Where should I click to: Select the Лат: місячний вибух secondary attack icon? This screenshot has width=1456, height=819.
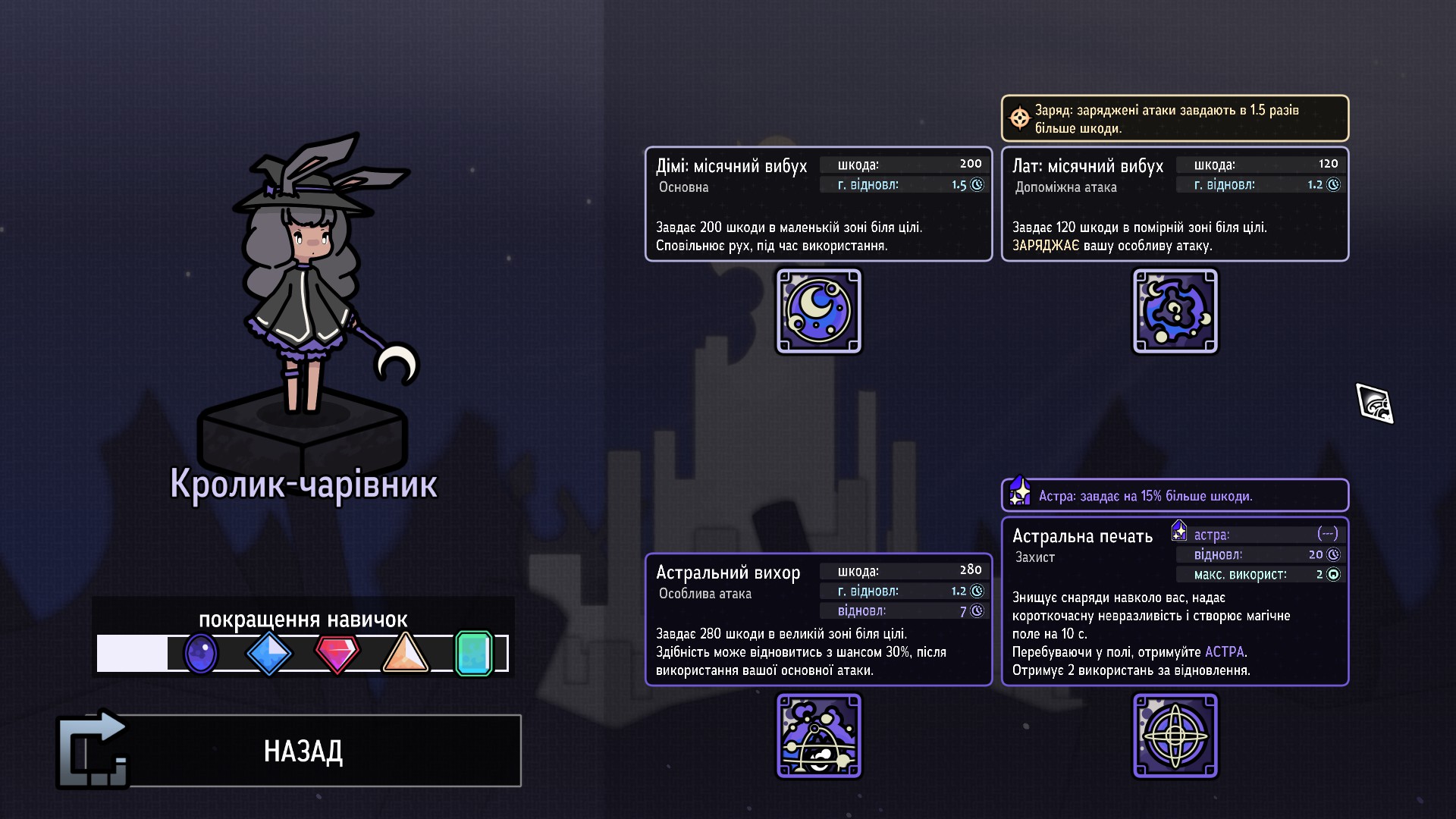[1175, 311]
